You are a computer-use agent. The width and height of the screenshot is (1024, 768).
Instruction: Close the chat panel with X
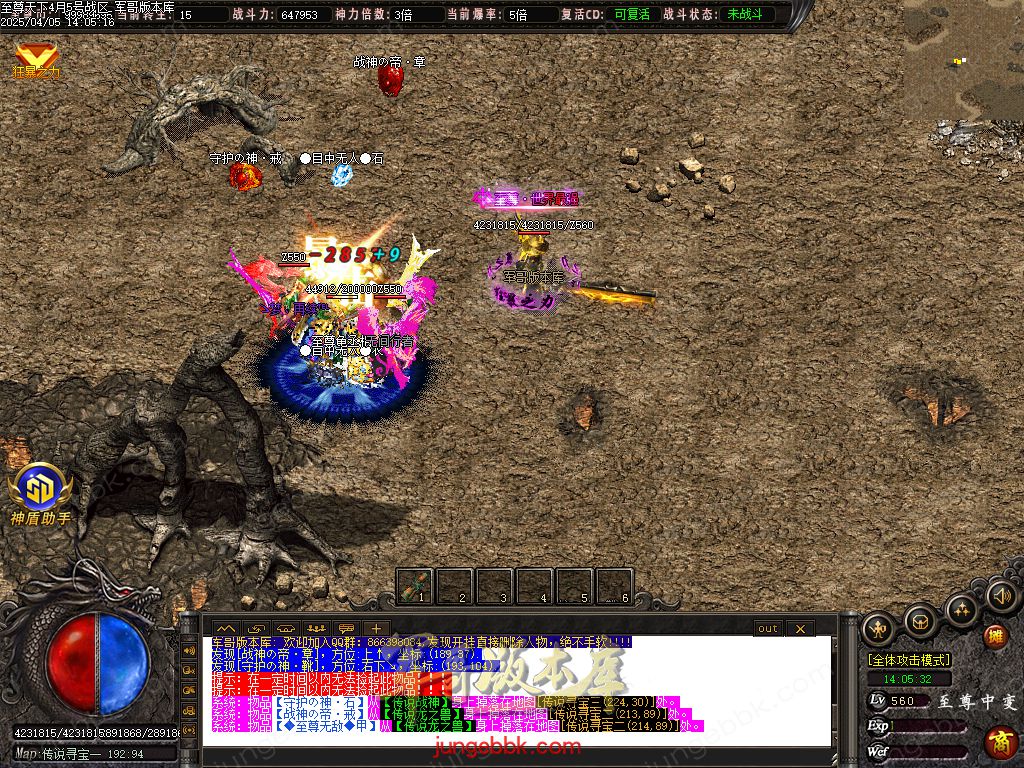(800, 628)
